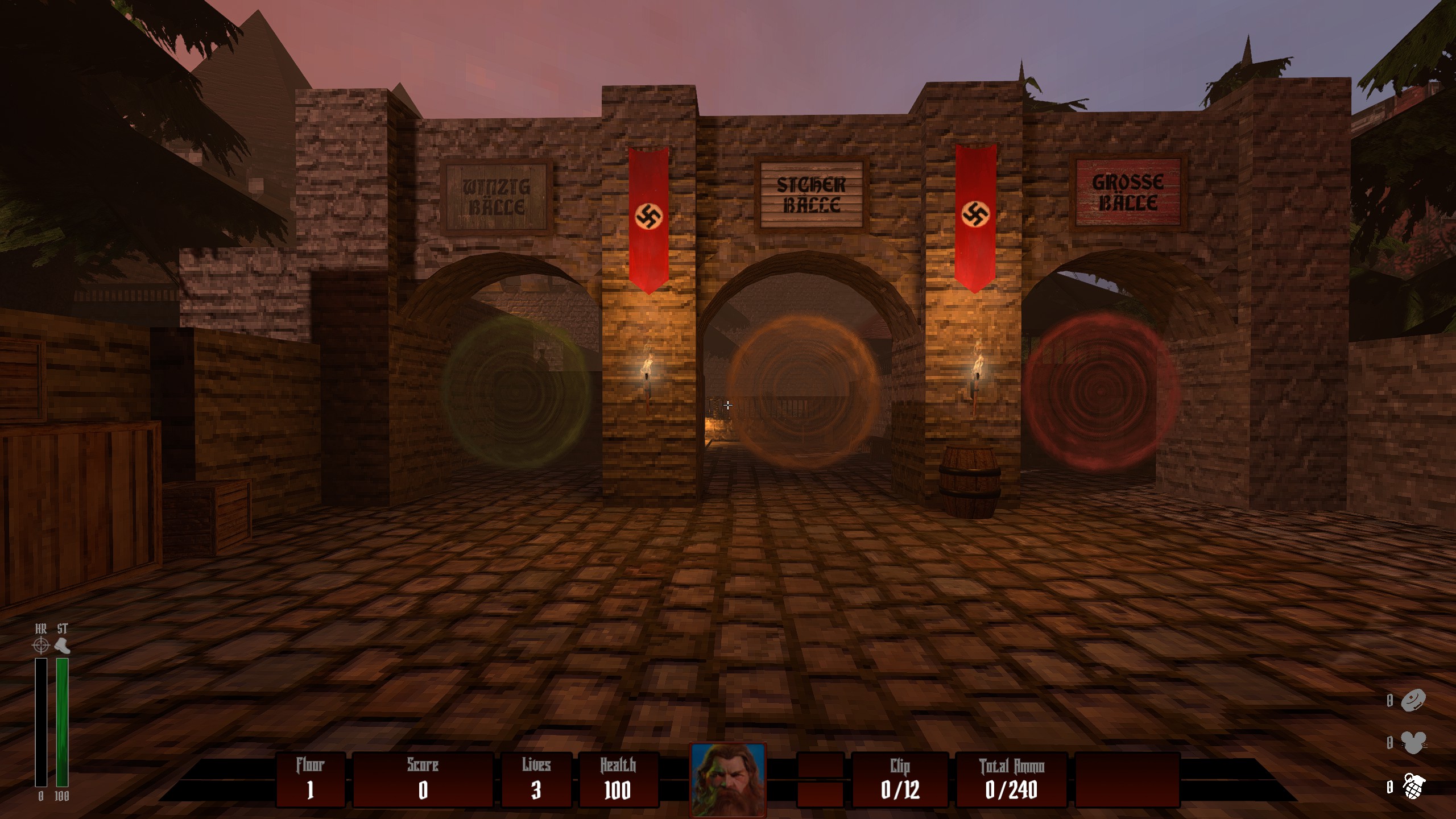The image size is (1456, 819).
Task: Select the grenade item icon
Action: tap(1414, 787)
